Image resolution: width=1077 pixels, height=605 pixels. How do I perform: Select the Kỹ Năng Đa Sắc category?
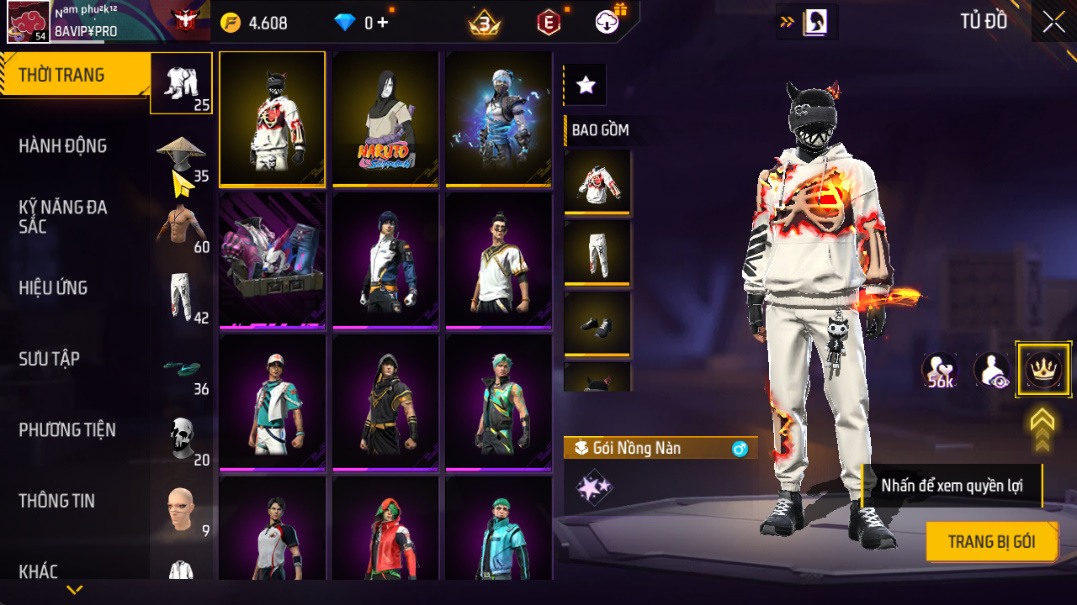pyautogui.click(x=63, y=216)
